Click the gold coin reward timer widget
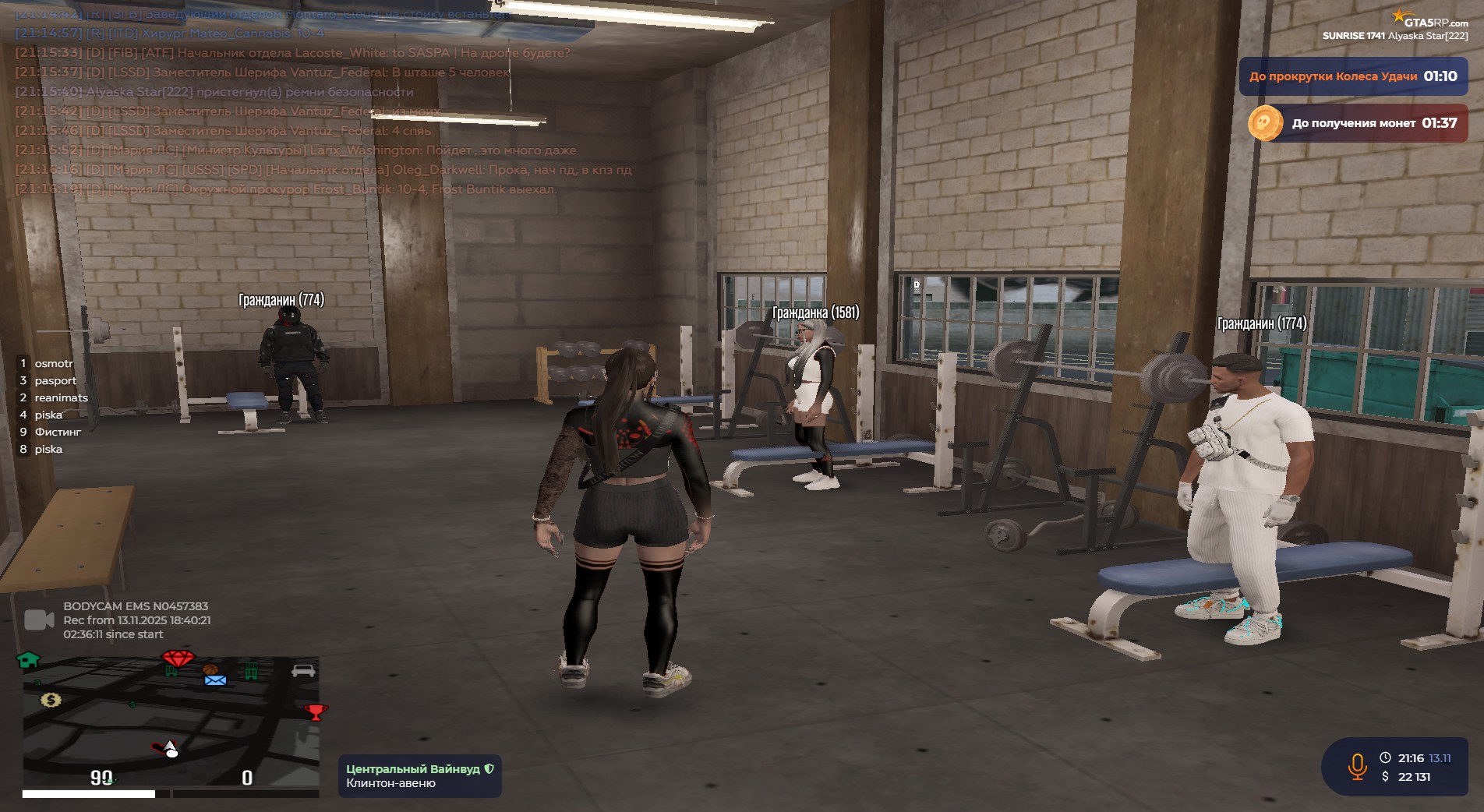1484x812 pixels. pos(1357,123)
